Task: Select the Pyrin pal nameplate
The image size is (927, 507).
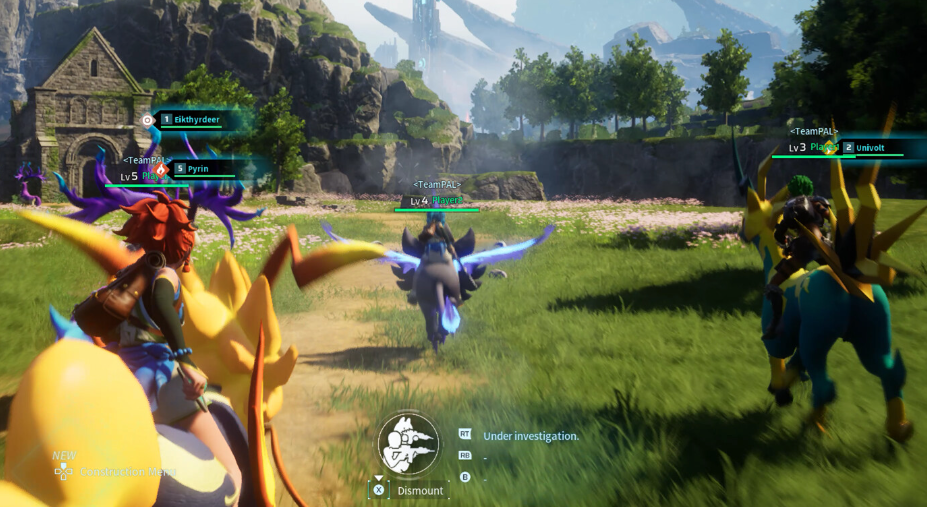Action: 198,169
